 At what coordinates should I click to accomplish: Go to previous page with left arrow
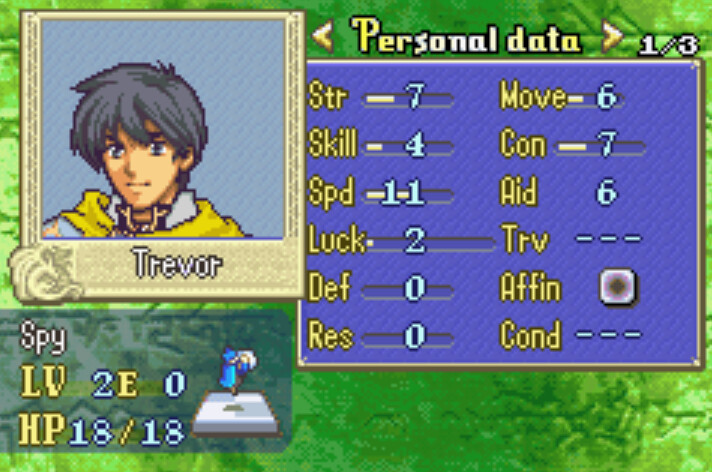coord(323,40)
